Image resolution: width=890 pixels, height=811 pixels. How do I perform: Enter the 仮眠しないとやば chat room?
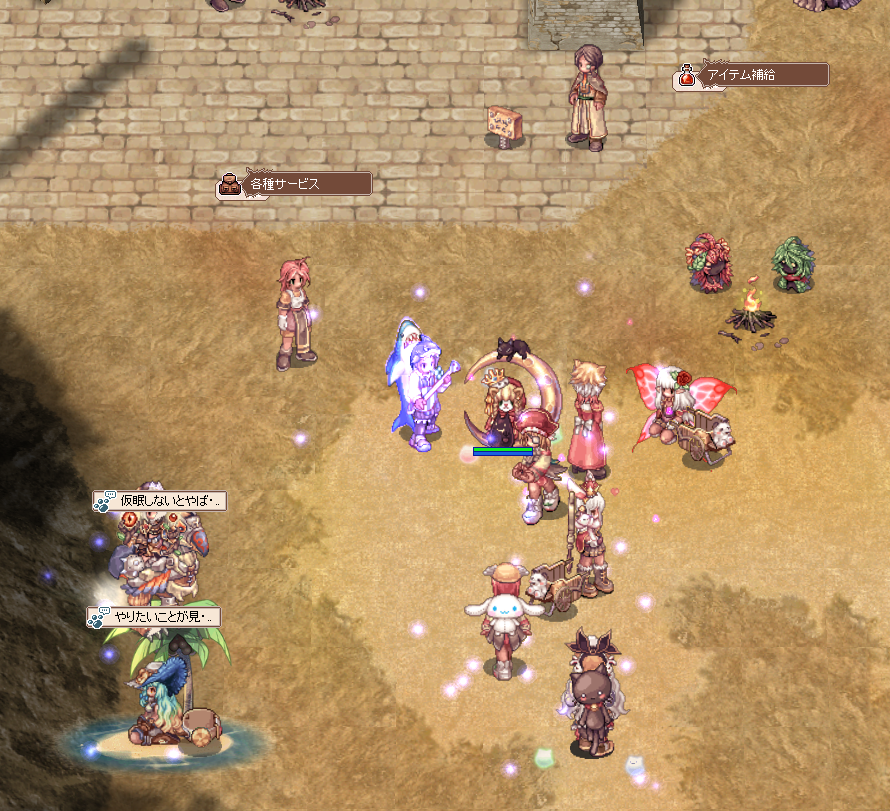pyautogui.click(x=161, y=500)
